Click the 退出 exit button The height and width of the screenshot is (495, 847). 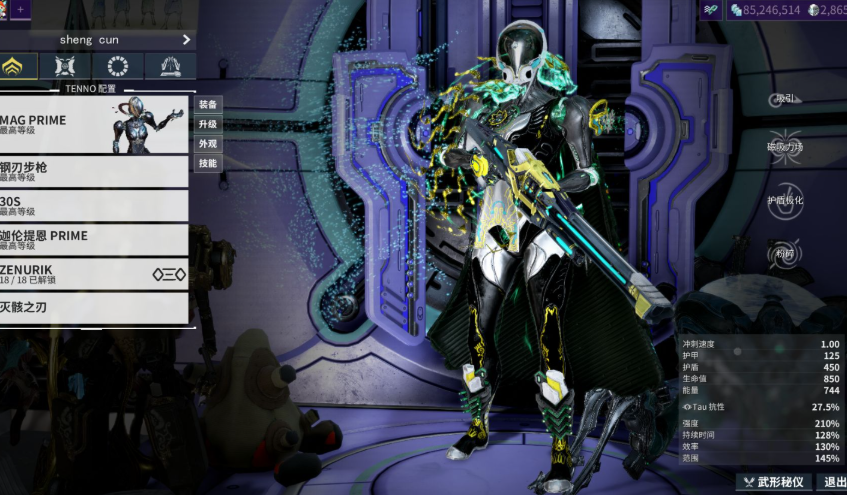[x=833, y=482]
